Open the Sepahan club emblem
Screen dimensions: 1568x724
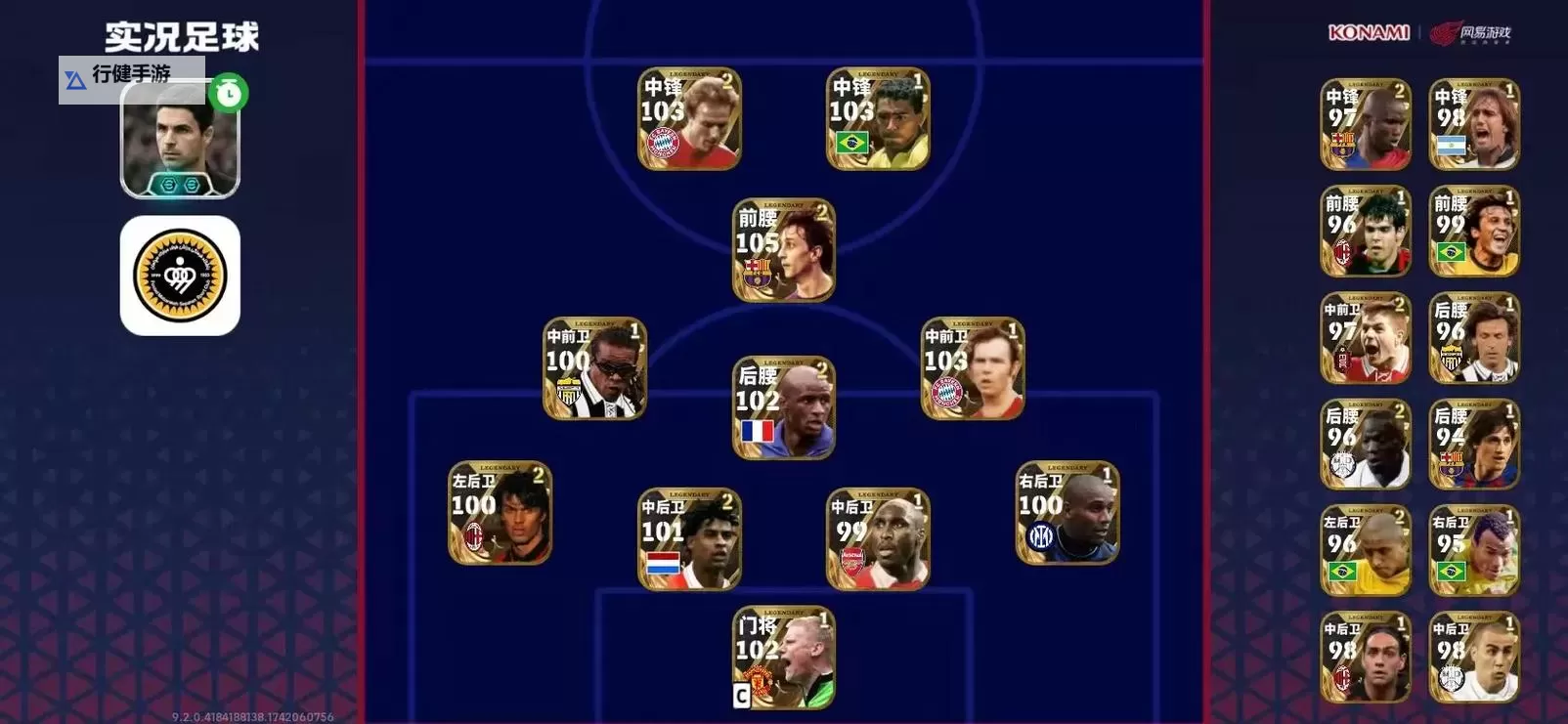tap(179, 277)
